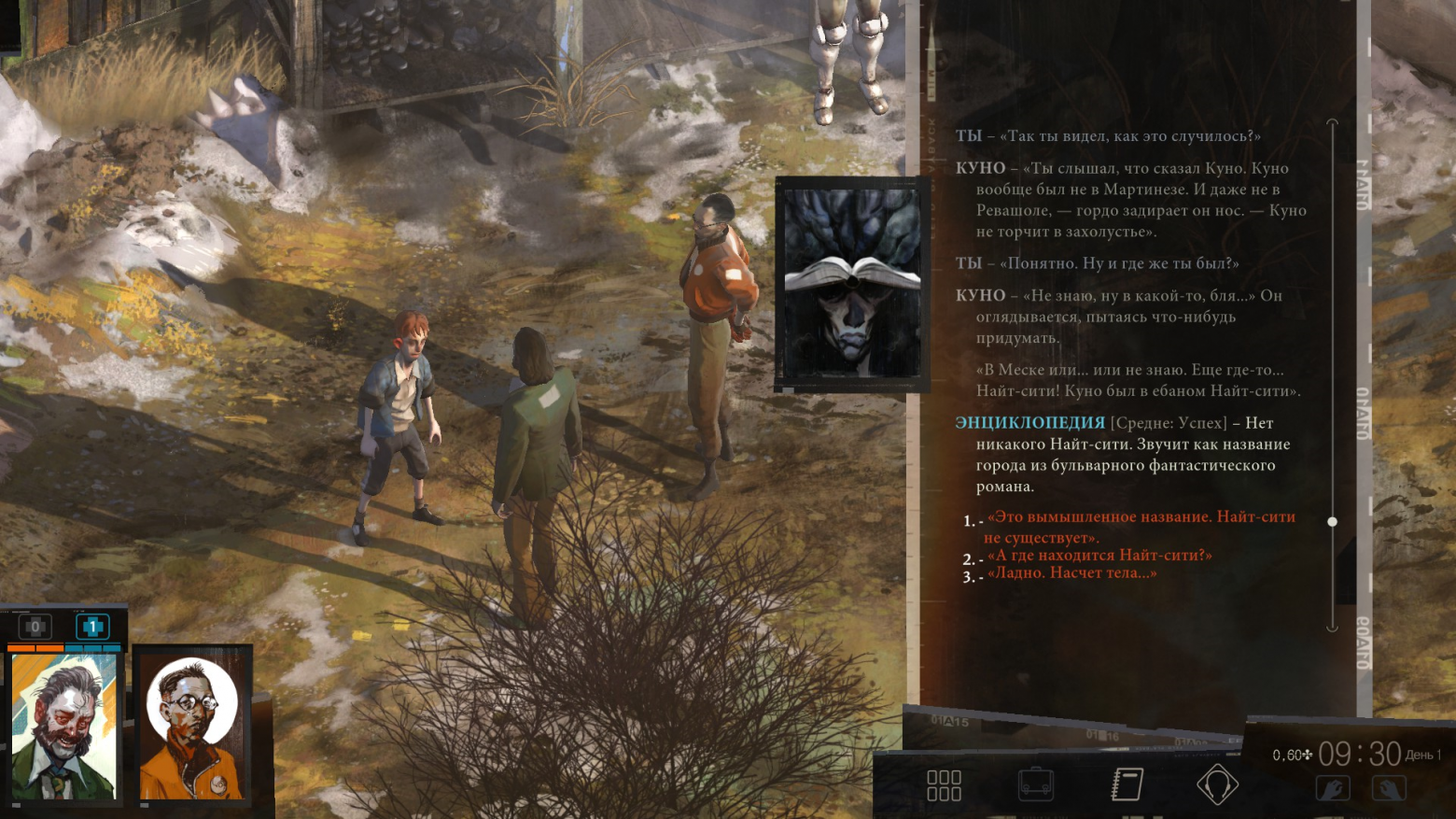Select reply «Ладно. Насчет тела...»
The height and width of the screenshot is (819, 1456).
[1071, 573]
